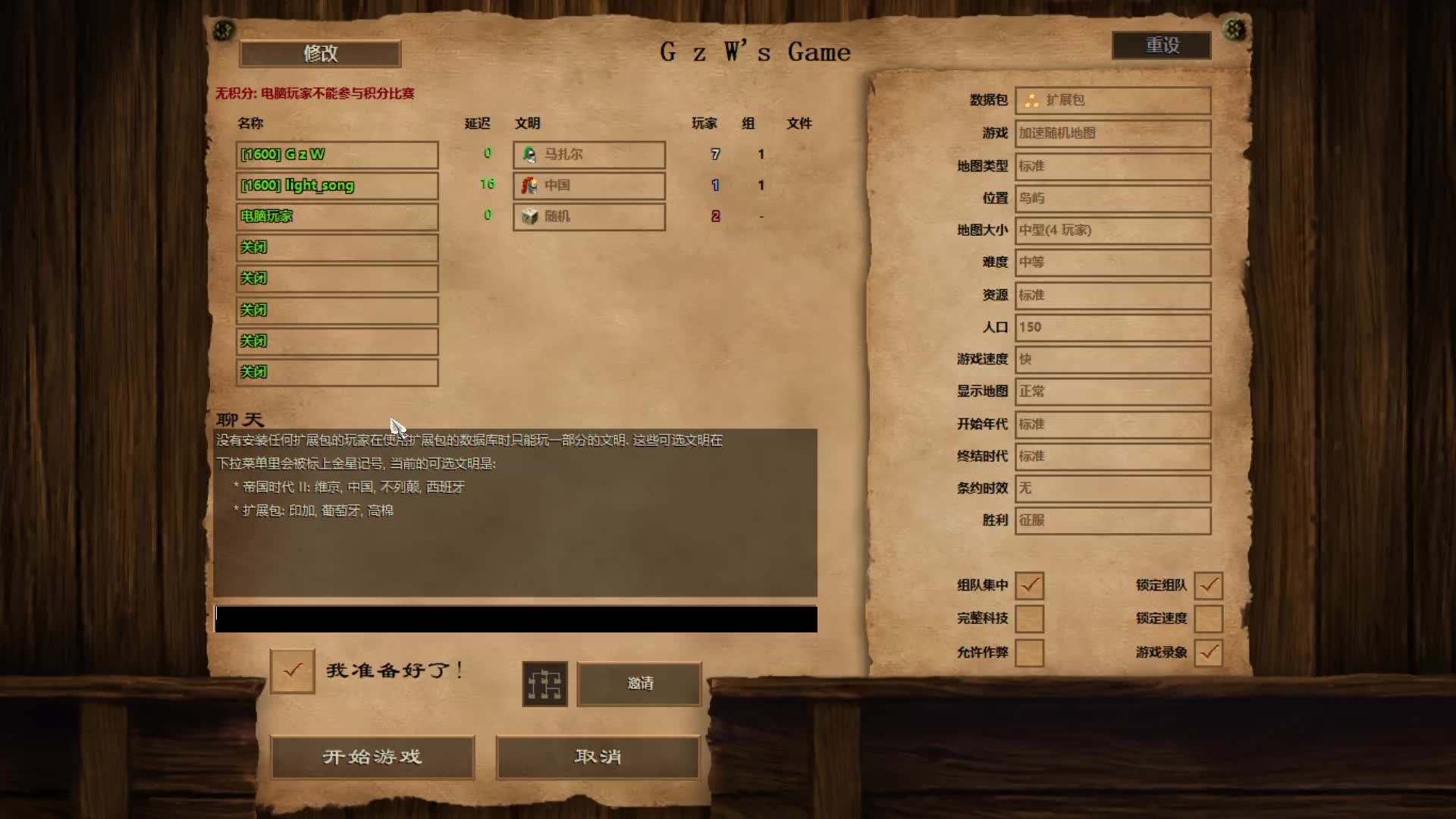Click player color number 2 for 电脑玩家

[x=715, y=216]
